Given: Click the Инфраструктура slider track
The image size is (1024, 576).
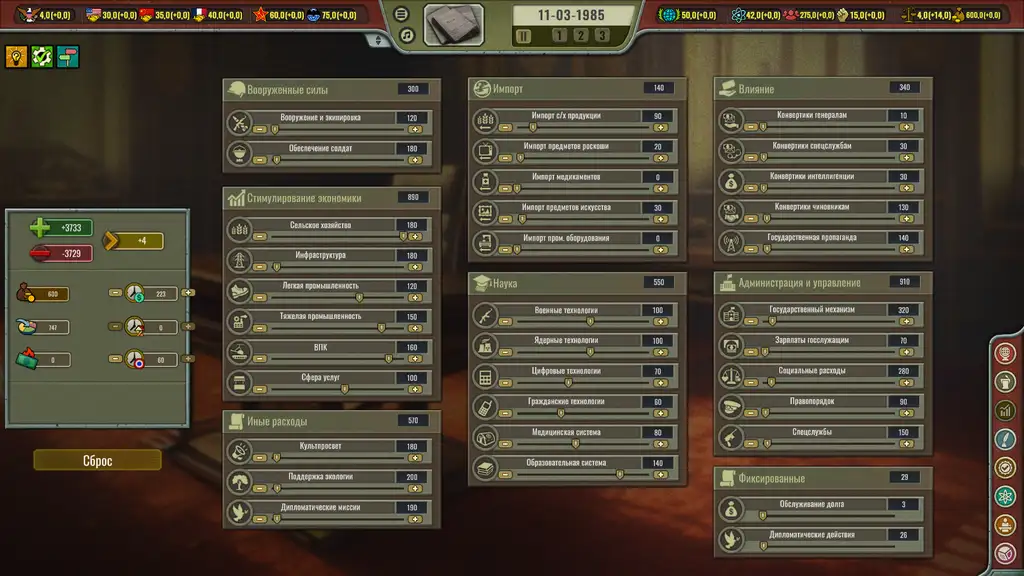Looking at the screenshot, I should tap(330, 268).
